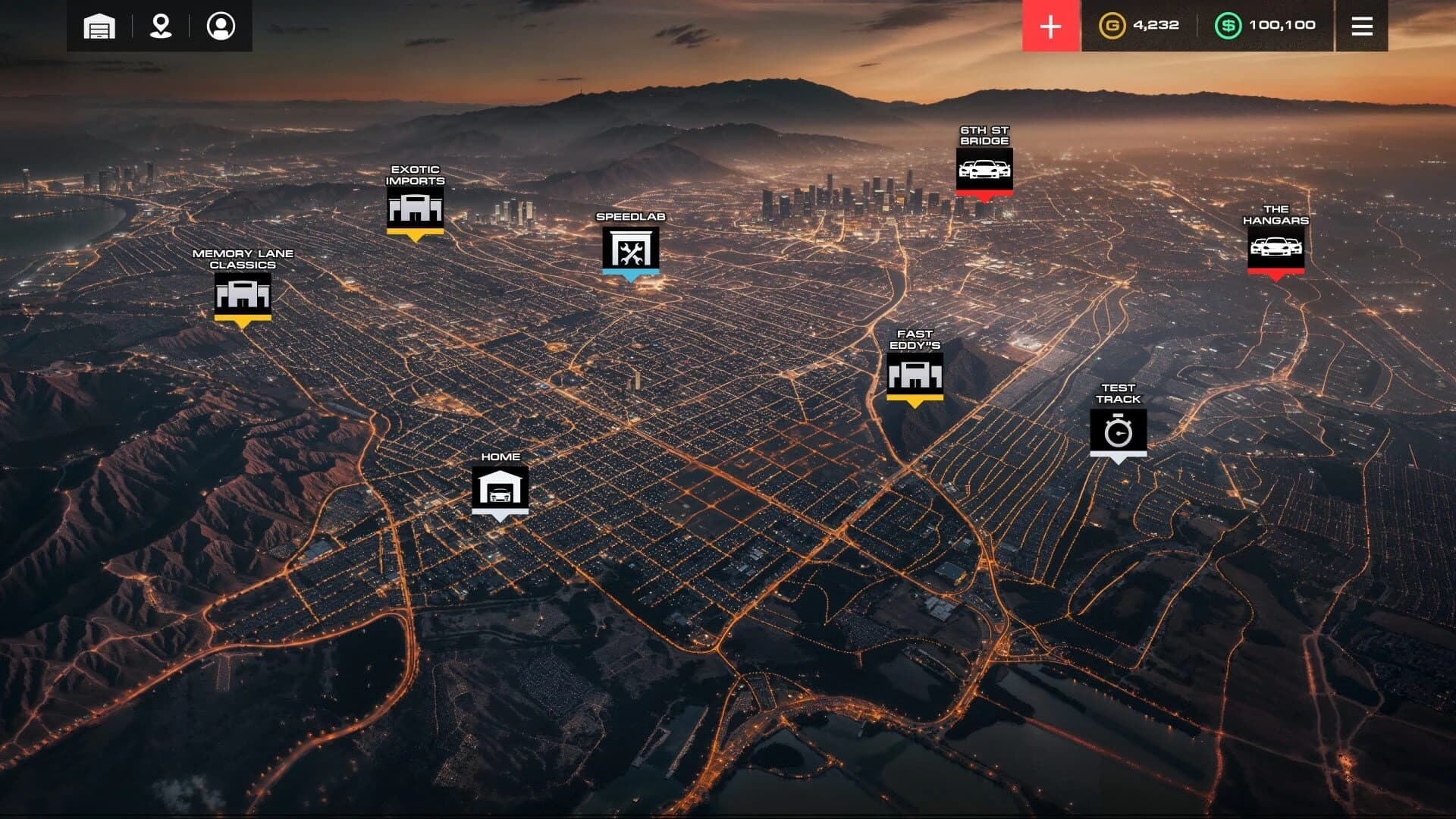Check the cash balance of 100,100
Image resolution: width=1456 pixels, height=819 pixels.
point(1283,25)
